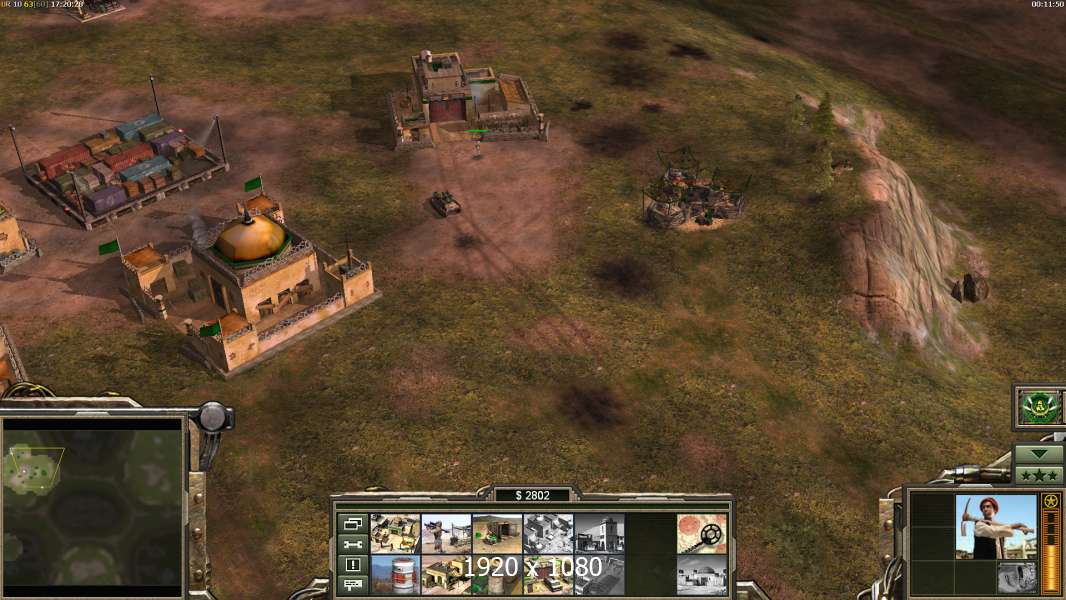This screenshot has width=1066, height=600.
Task: Choose the Barracks build icon
Action: pyautogui.click(x=446, y=574)
